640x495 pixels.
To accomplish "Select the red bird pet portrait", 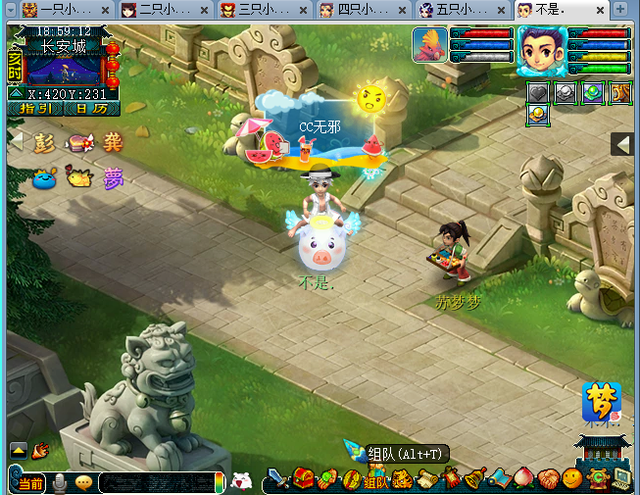I will (431, 45).
